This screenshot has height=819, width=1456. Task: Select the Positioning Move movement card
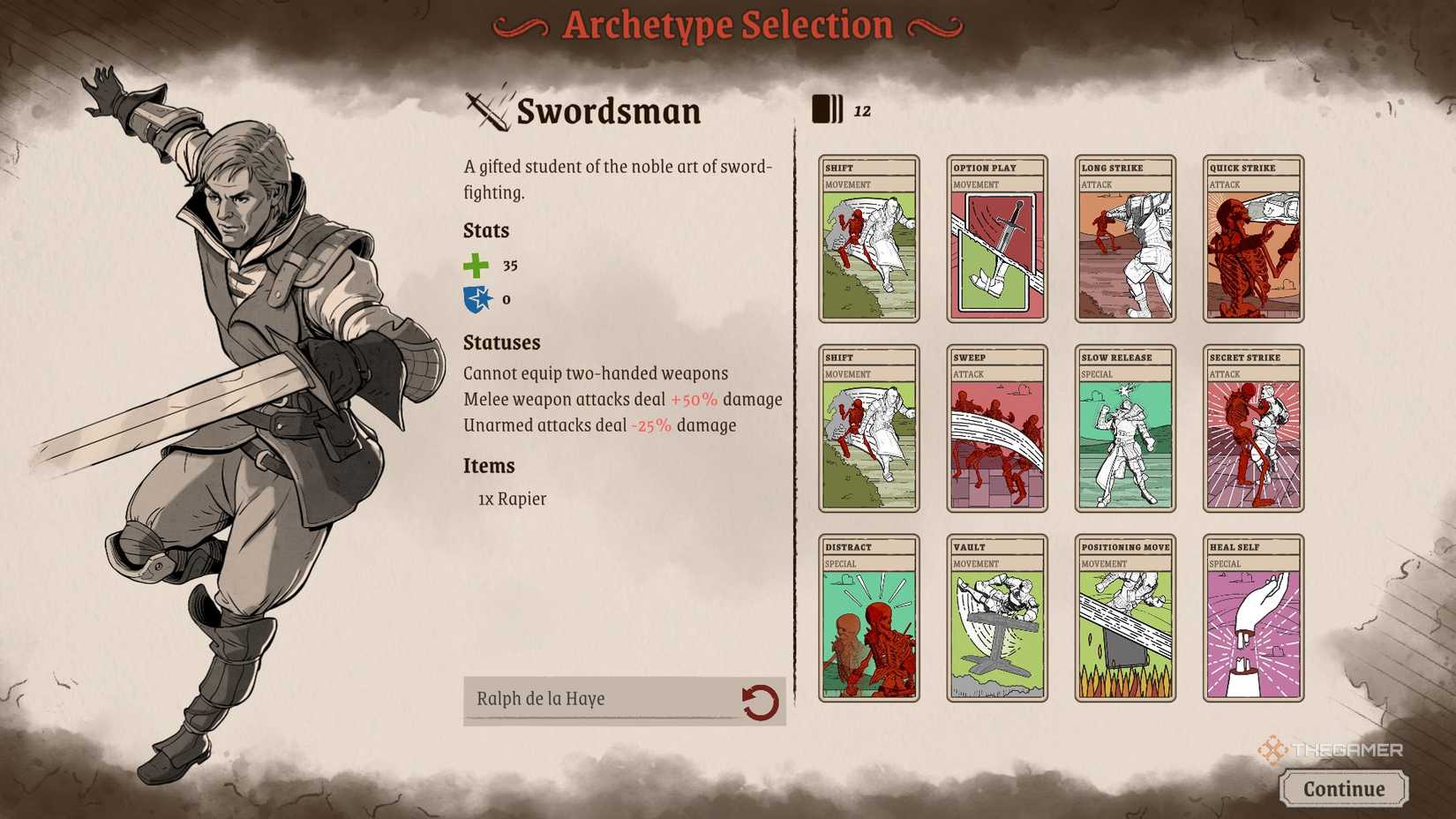coord(1124,618)
